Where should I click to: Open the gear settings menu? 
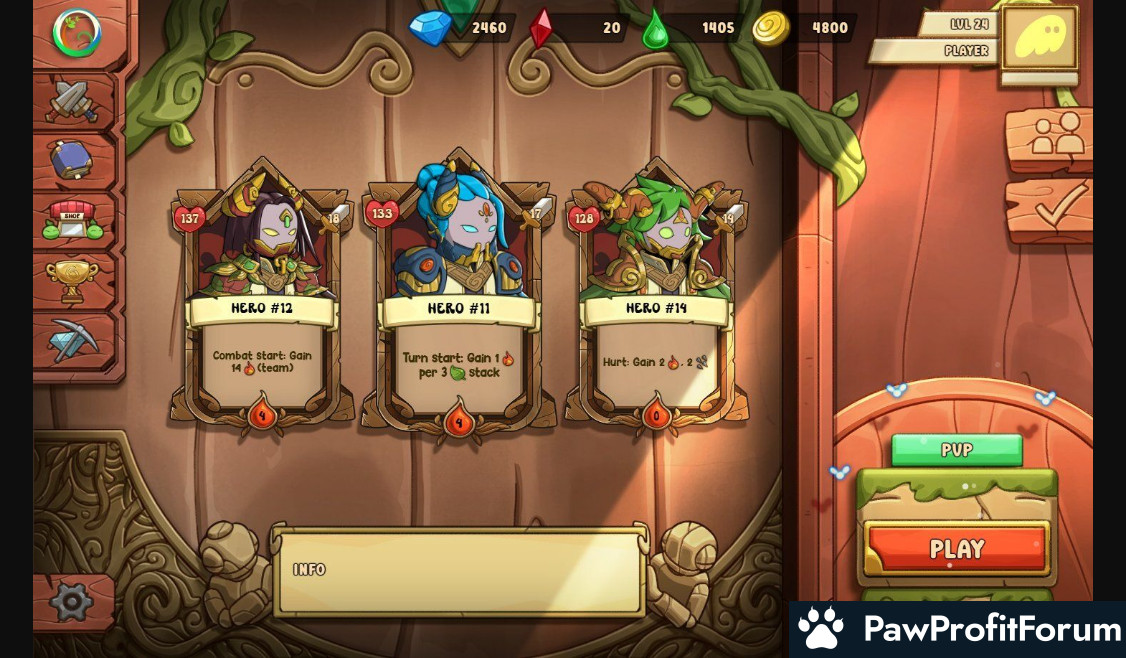point(72,602)
